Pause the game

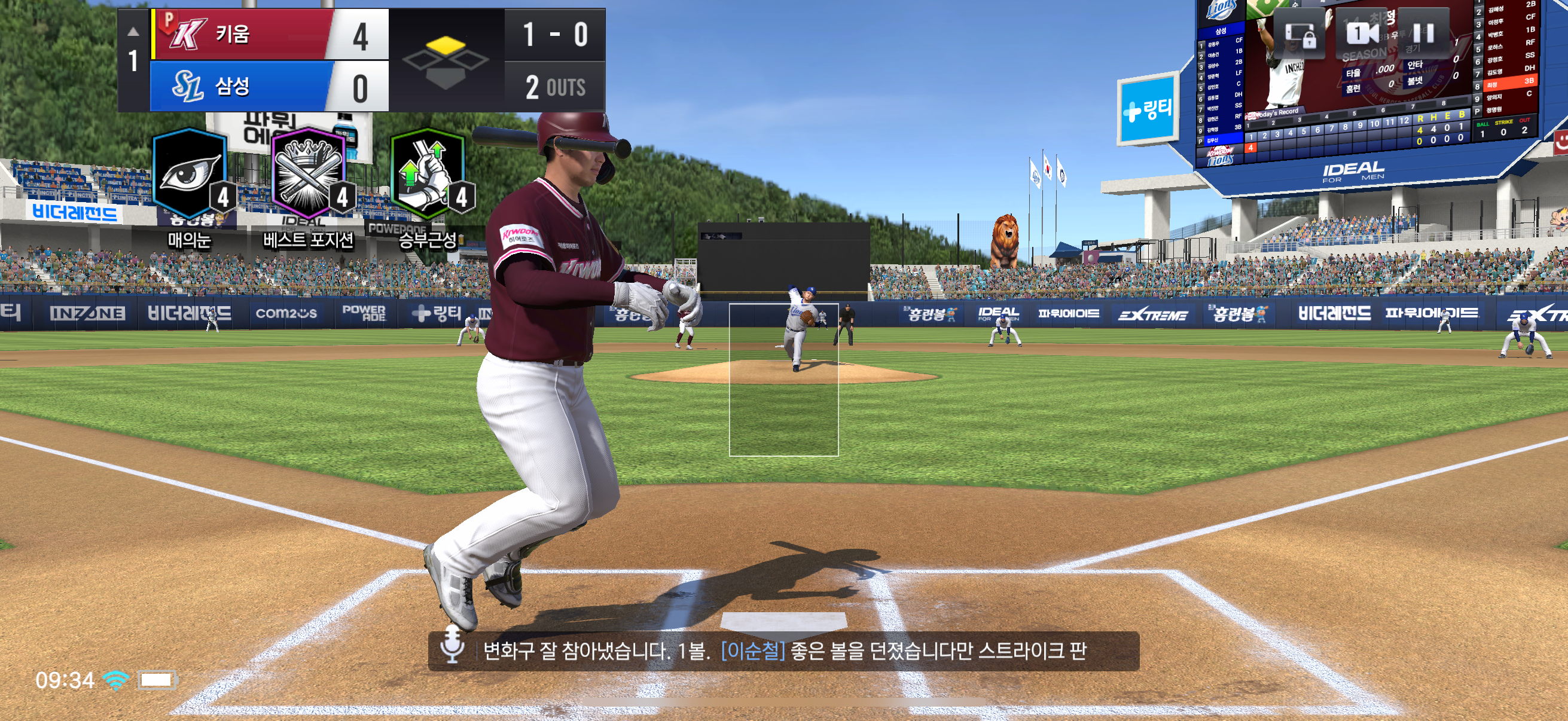pyautogui.click(x=1423, y=33)
